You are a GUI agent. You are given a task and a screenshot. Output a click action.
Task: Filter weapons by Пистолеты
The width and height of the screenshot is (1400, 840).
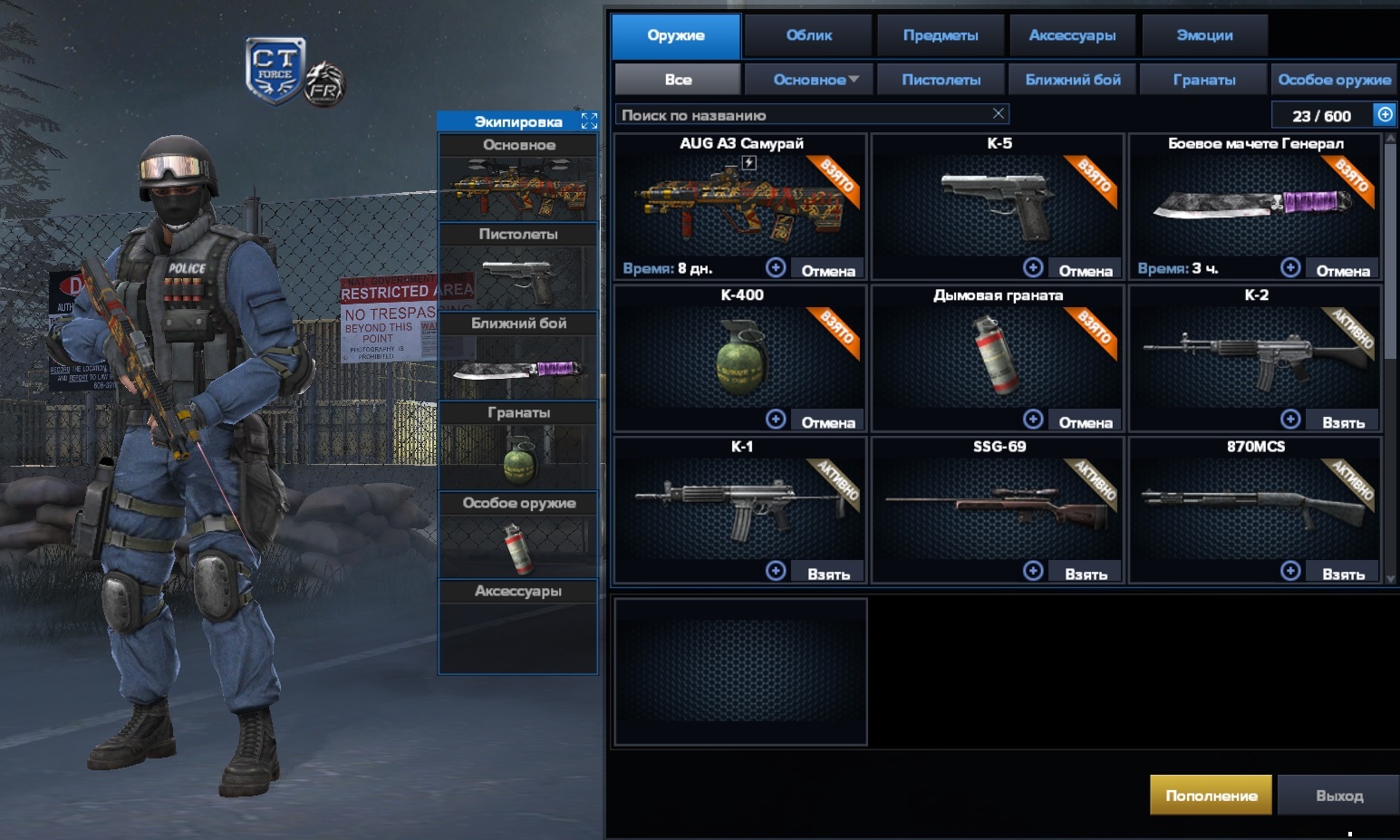(941, 80)
